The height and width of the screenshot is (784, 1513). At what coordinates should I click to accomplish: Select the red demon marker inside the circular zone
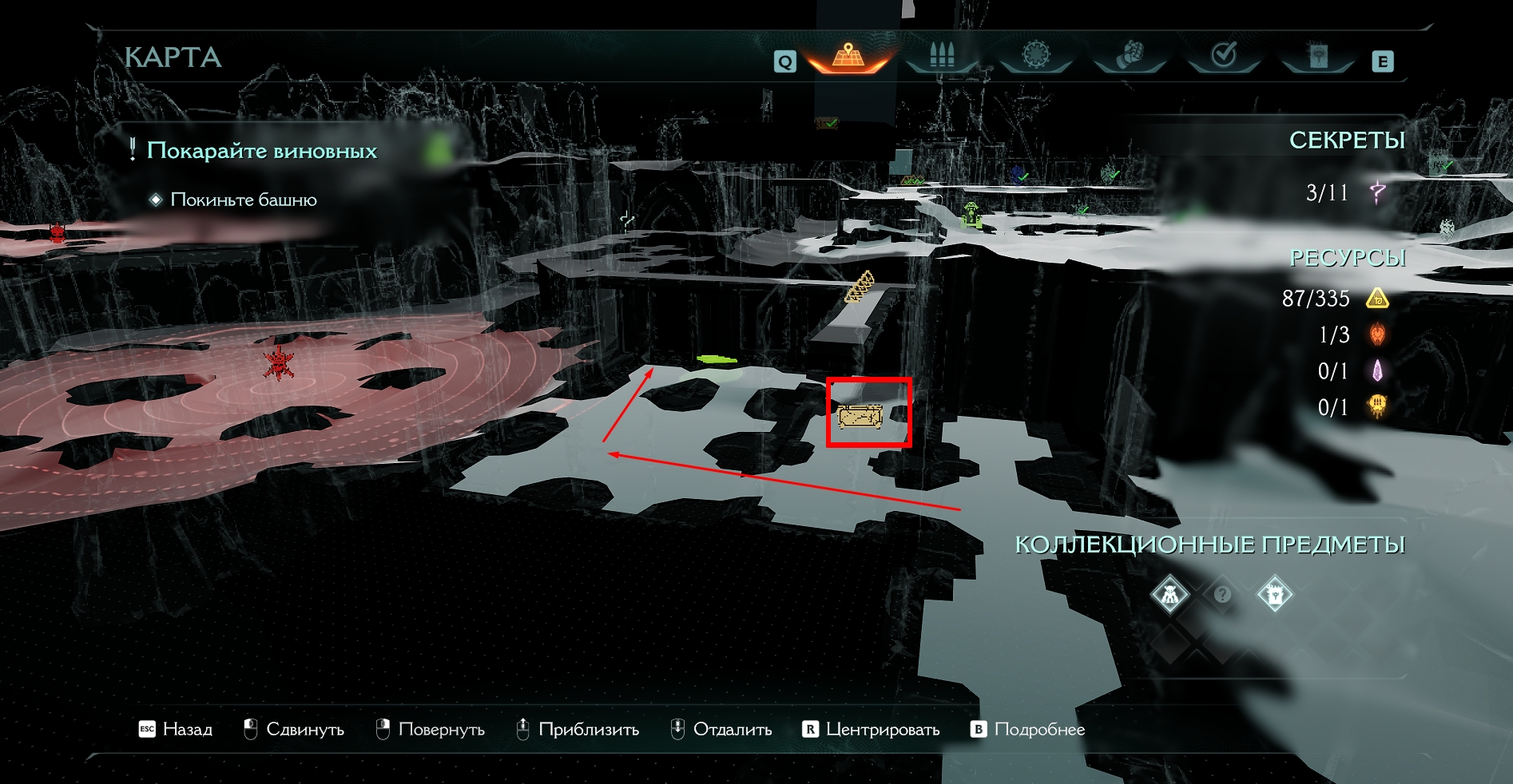tap(278, 363)
